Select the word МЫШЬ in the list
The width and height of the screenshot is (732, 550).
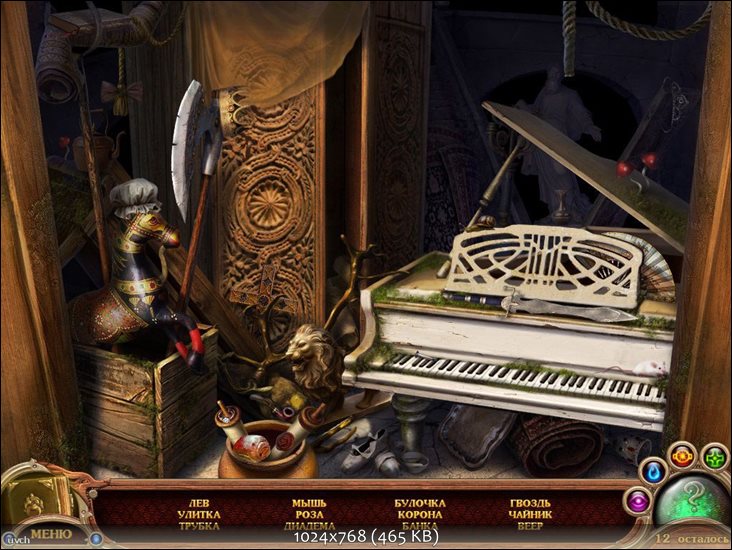309,502
